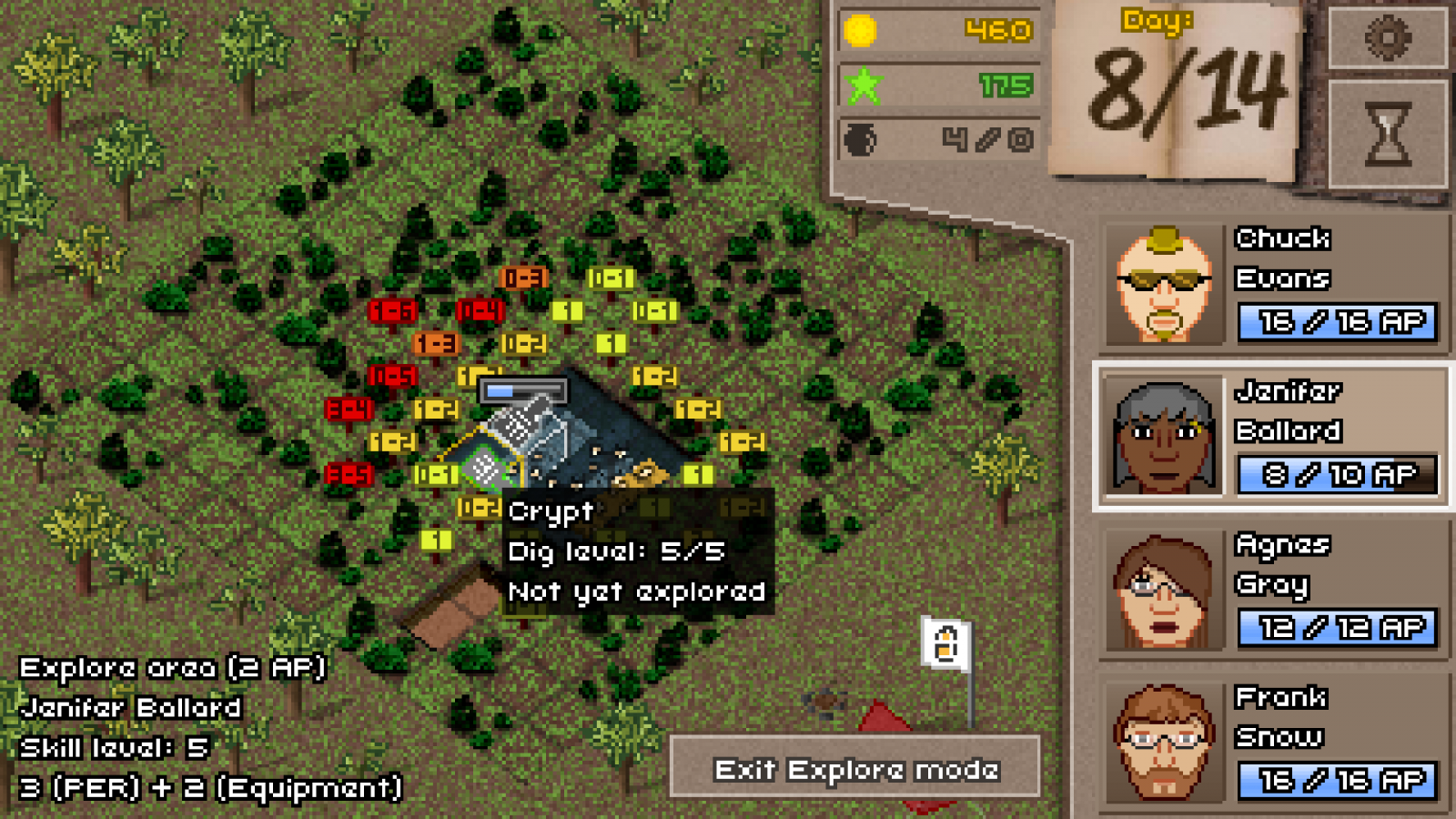1456x819 pixels.
Task: Click the hourglass end-day button
Action: pos(1387,135)
